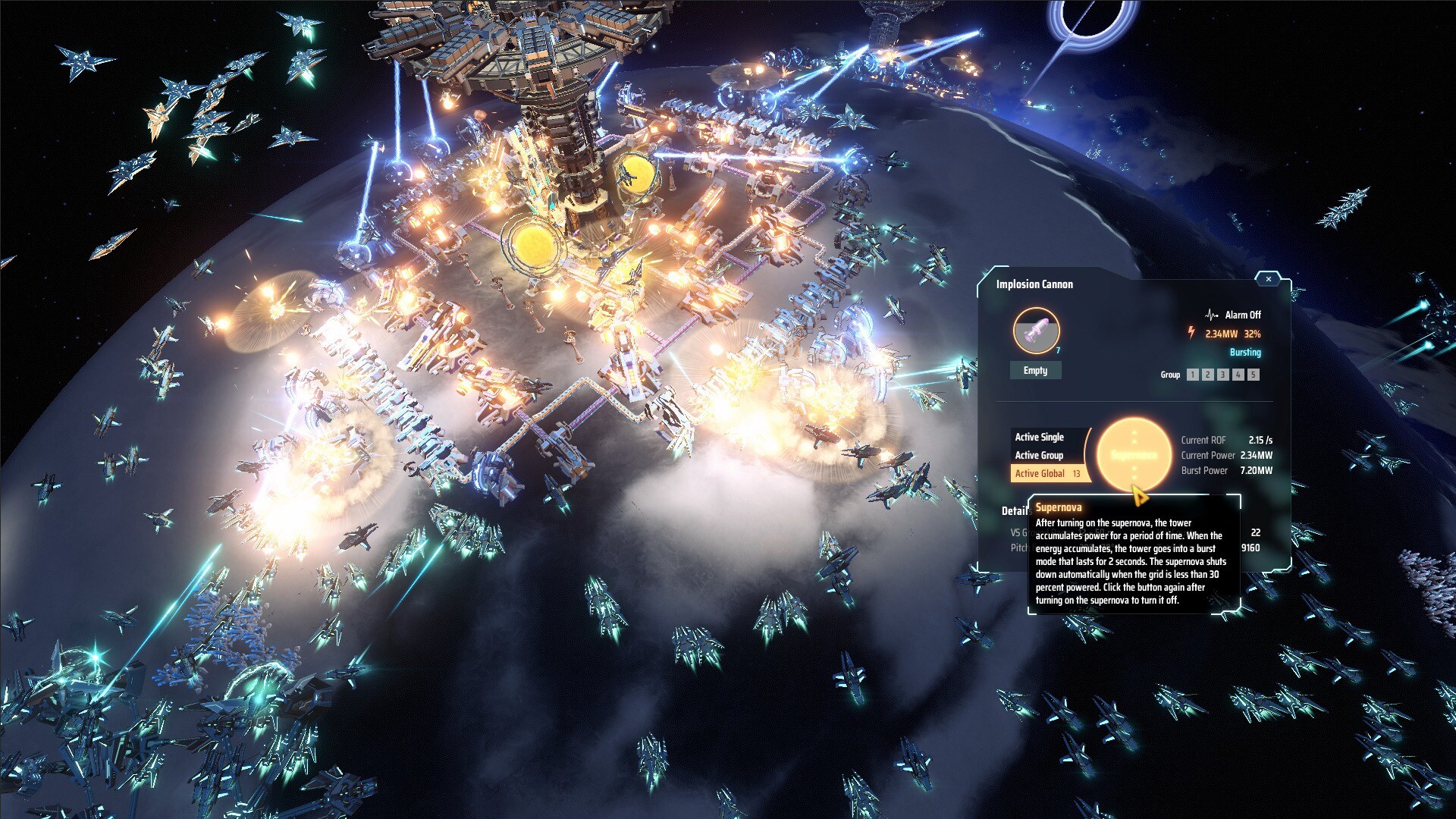Screen dimensions: 1456x819
Task: Toggle the alarm from Off to On
Action: [x=1244, y=315]
